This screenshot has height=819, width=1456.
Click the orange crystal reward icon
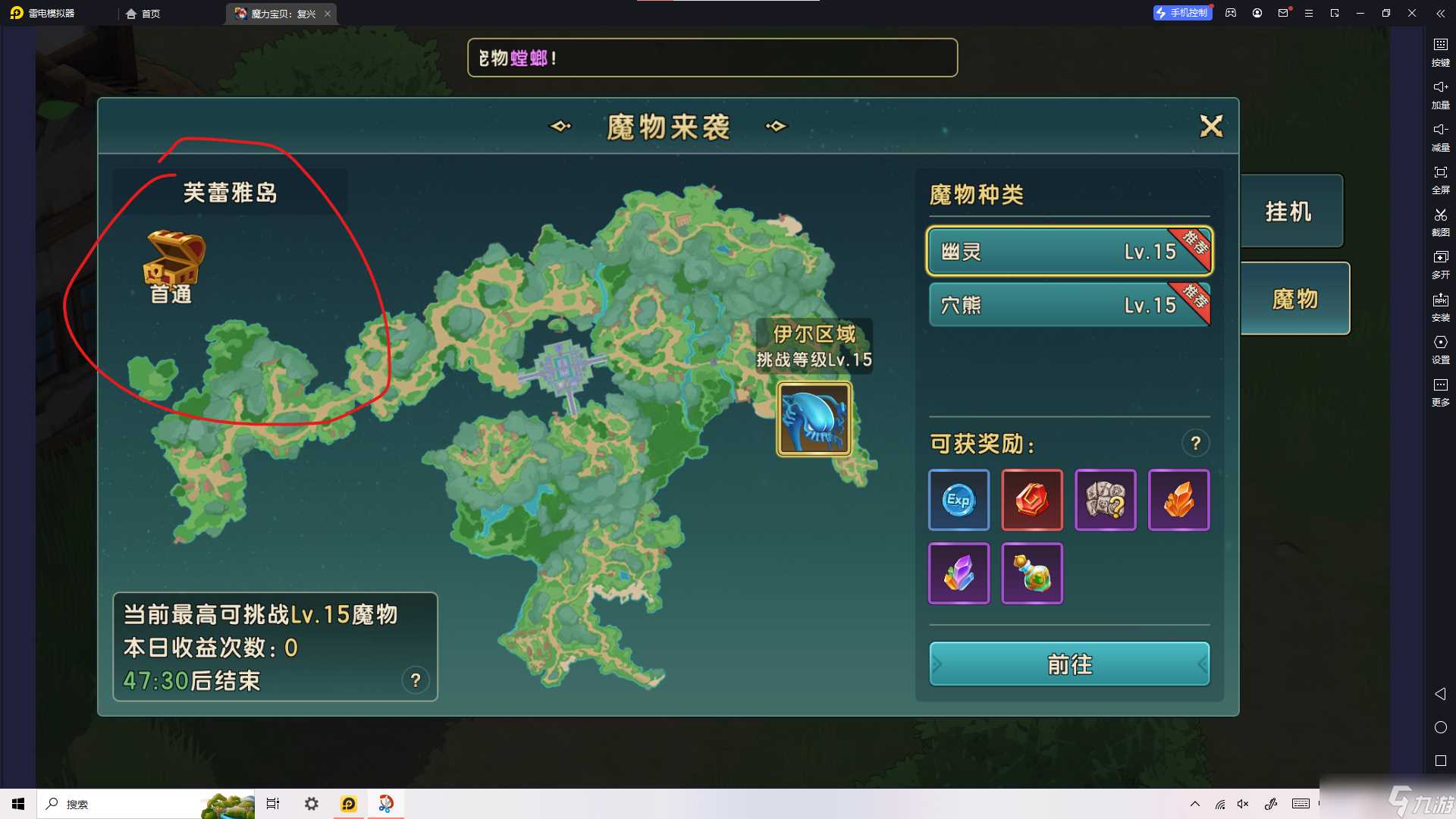(1179, 500)
